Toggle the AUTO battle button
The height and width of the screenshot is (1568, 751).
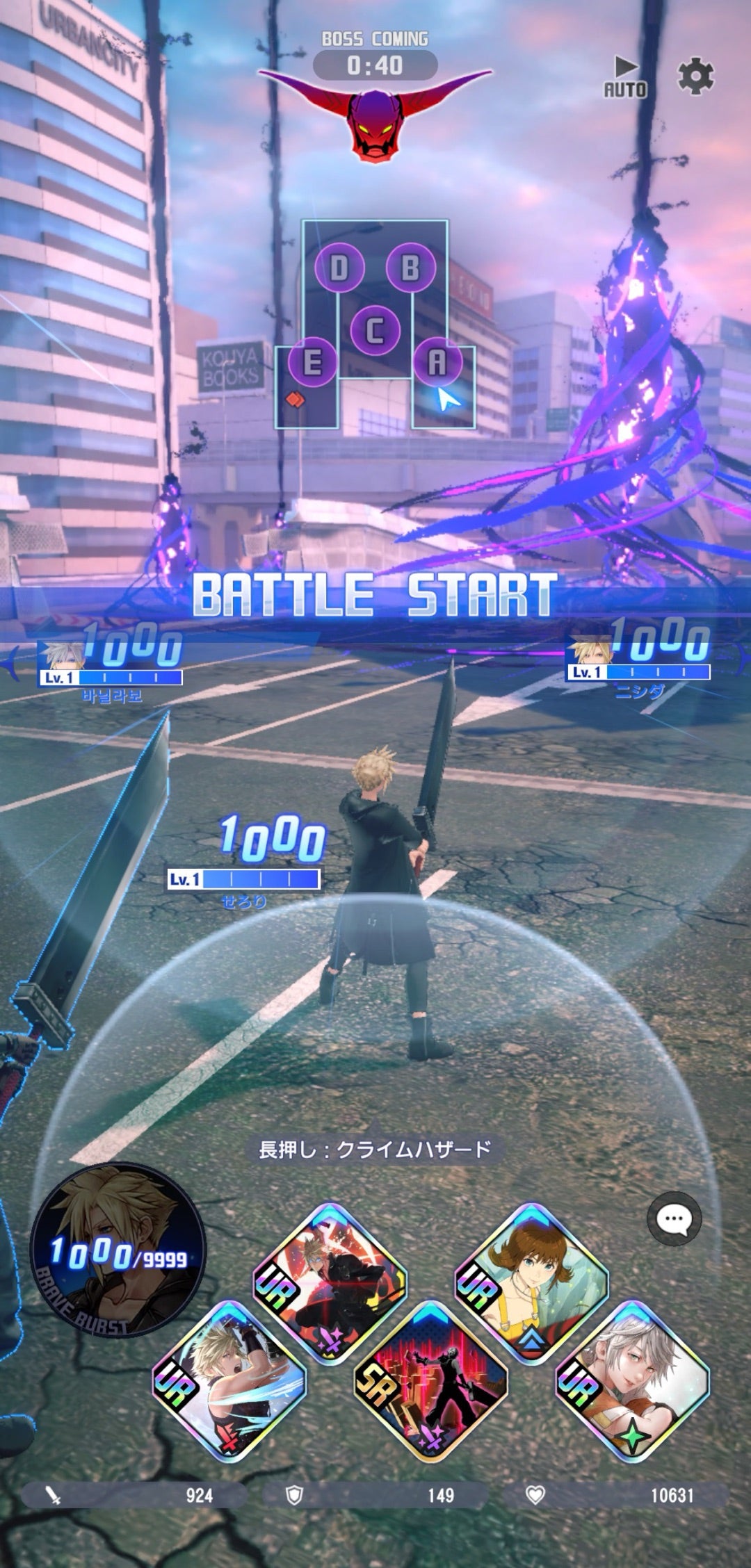[x=624, y=77]
